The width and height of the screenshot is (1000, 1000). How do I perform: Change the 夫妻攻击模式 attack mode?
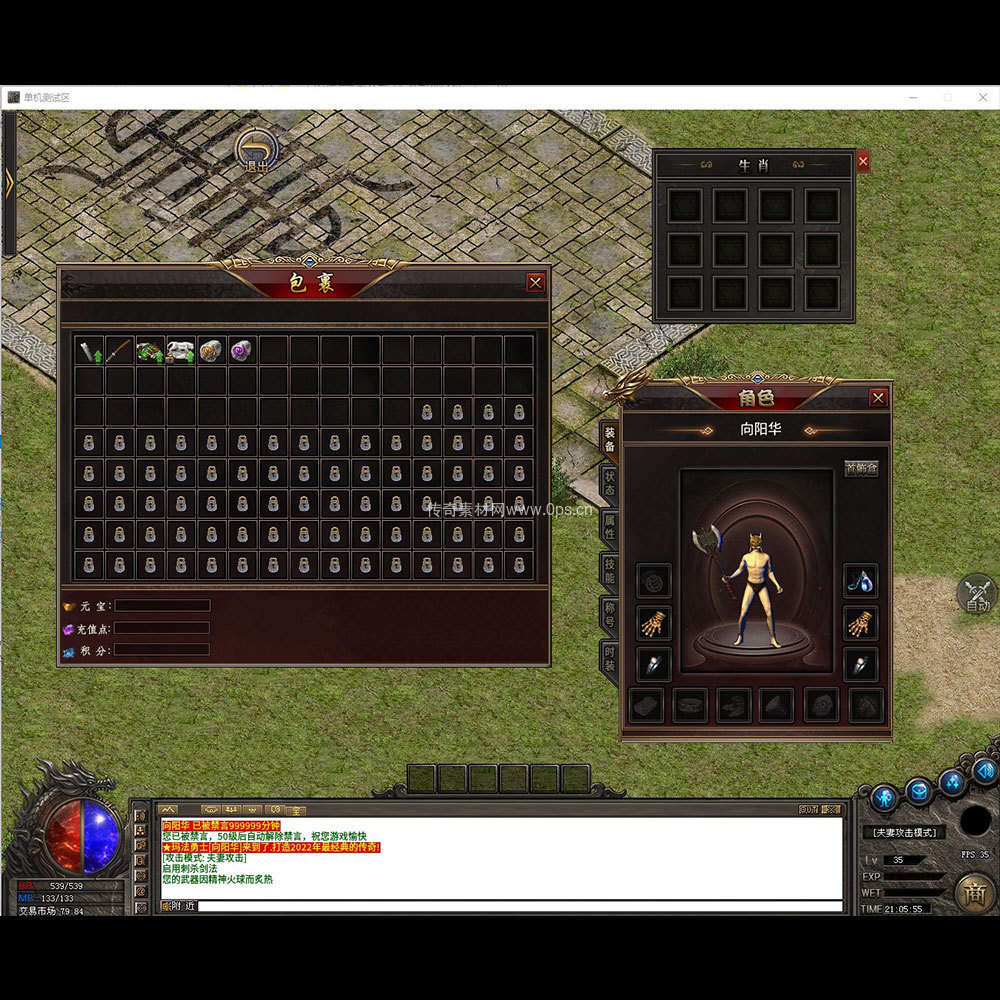904,832
